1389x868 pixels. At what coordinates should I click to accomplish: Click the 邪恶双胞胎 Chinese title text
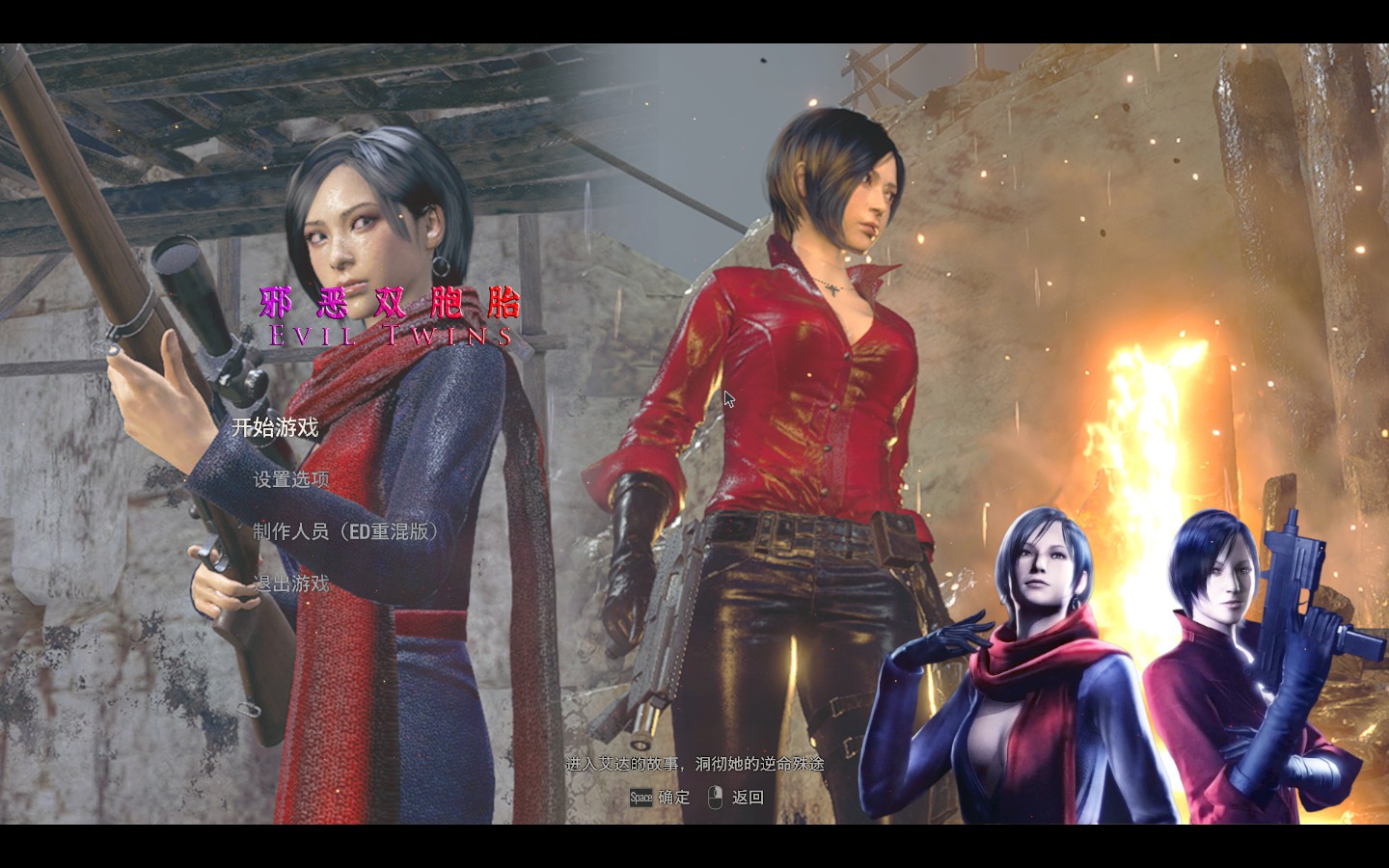[390, 302]
